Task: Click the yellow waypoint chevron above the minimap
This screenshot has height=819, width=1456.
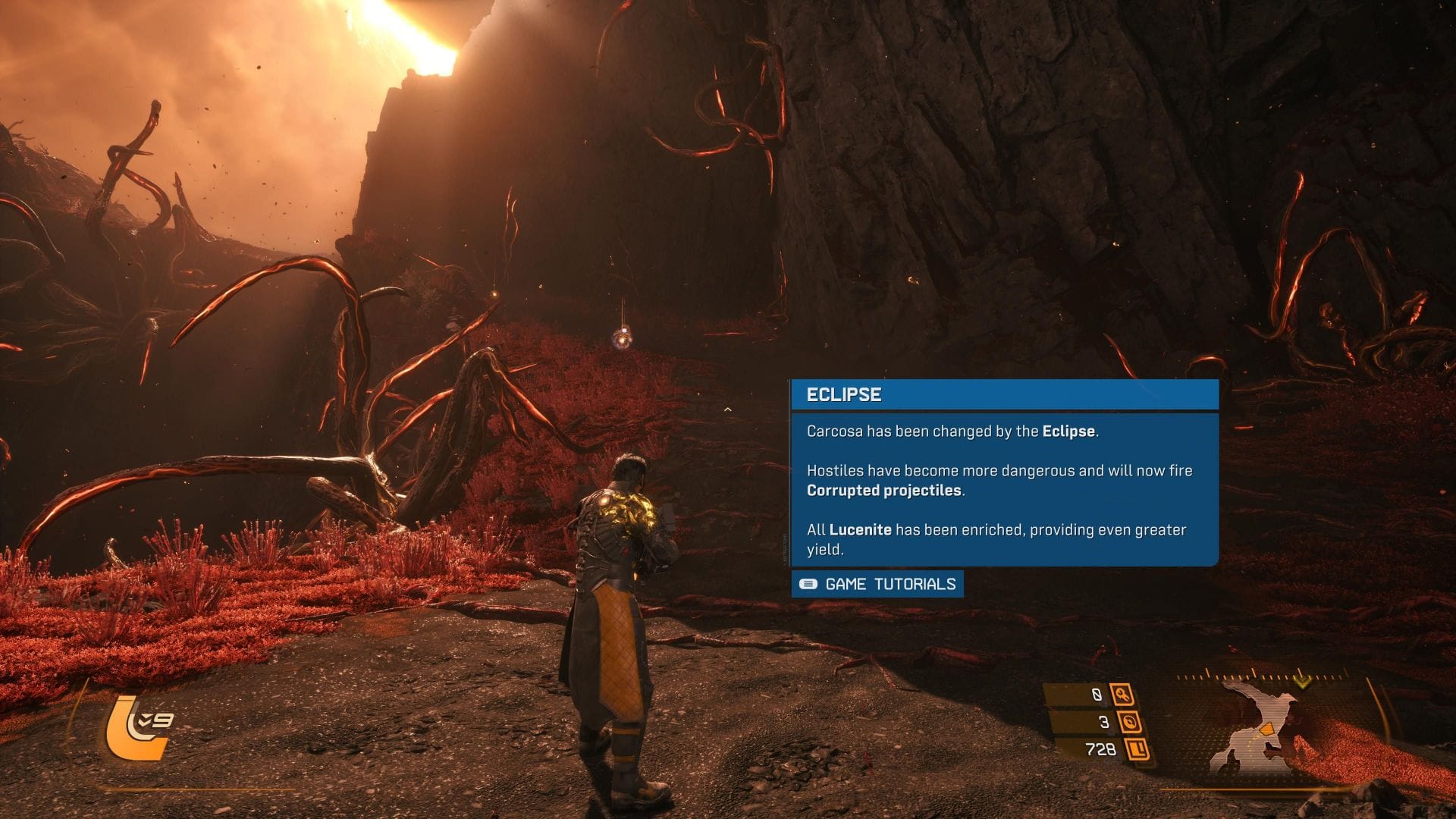Action: coord(1302,682)
